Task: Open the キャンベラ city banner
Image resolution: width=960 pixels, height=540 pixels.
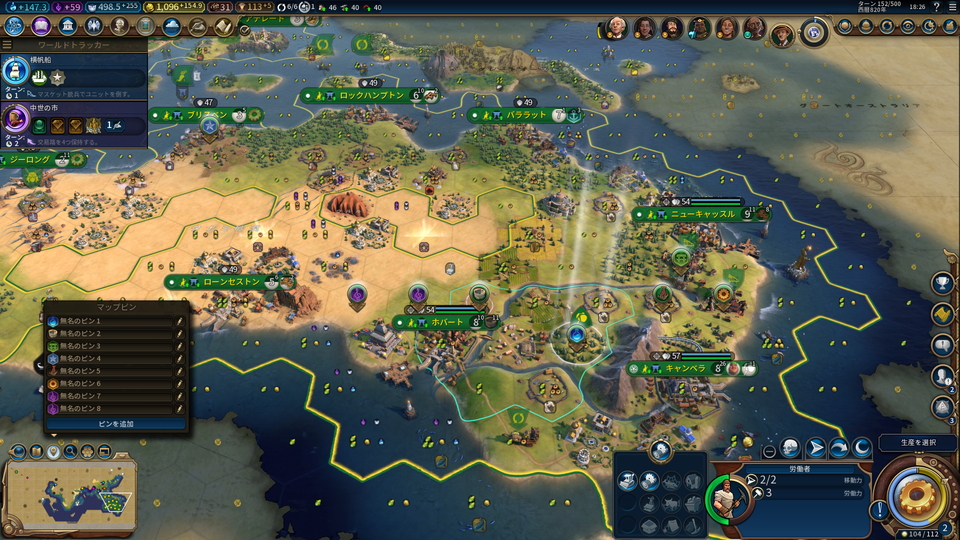Action: [x=685, y=368]
